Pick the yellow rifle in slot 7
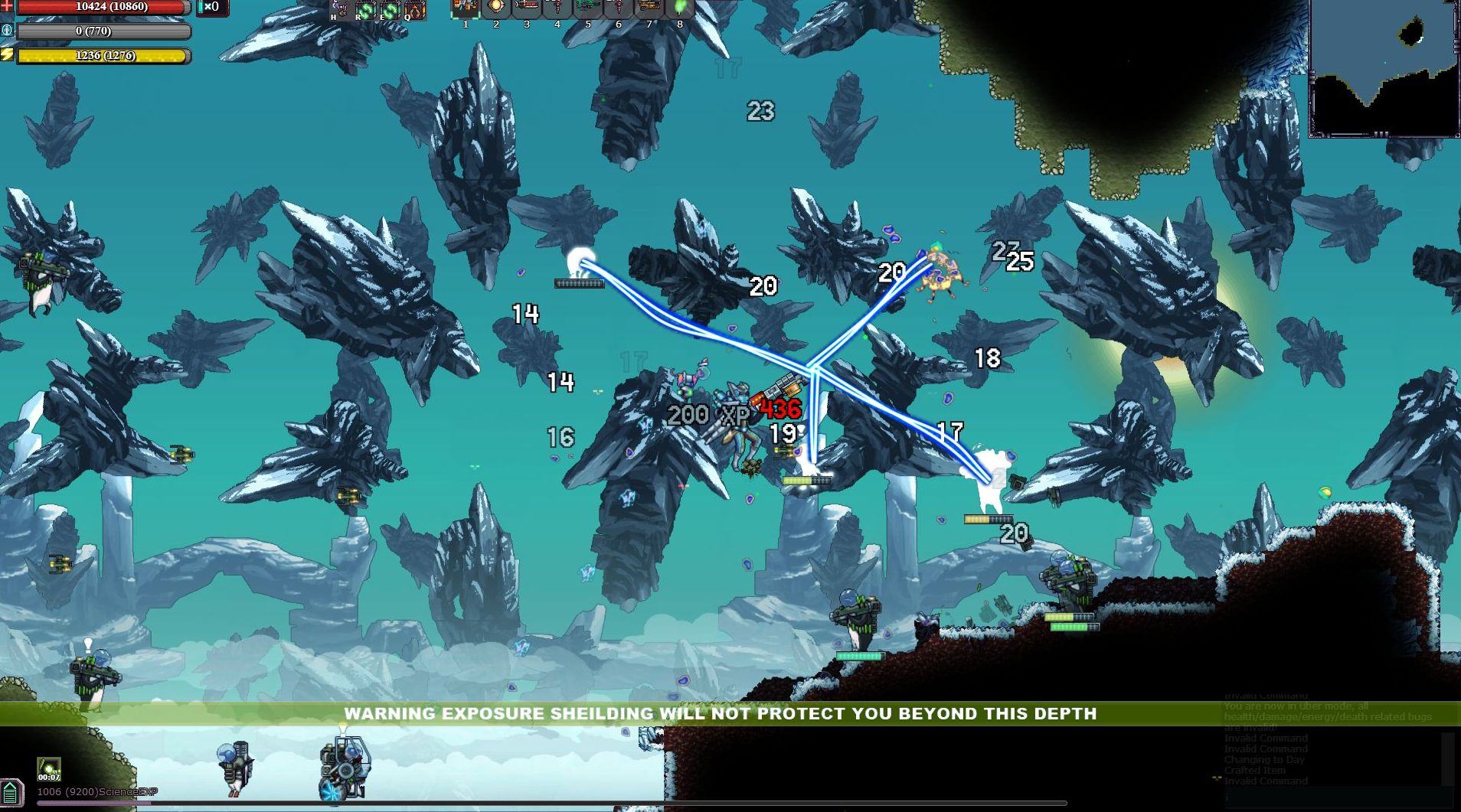The height and width of the screenshot is (812, 1461). coord(649,11)
